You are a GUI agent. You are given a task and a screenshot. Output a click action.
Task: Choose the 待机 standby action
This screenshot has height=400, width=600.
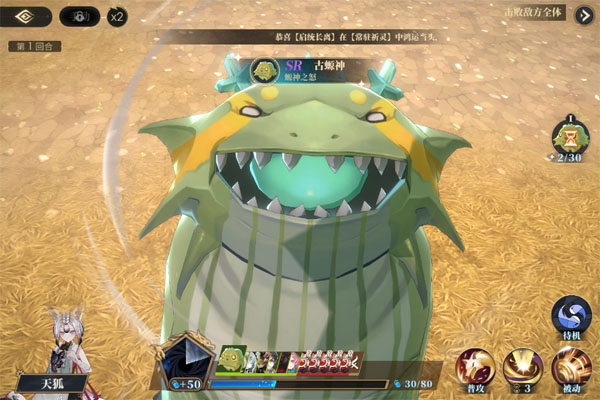pyautogui.click(x=571, y=319)
